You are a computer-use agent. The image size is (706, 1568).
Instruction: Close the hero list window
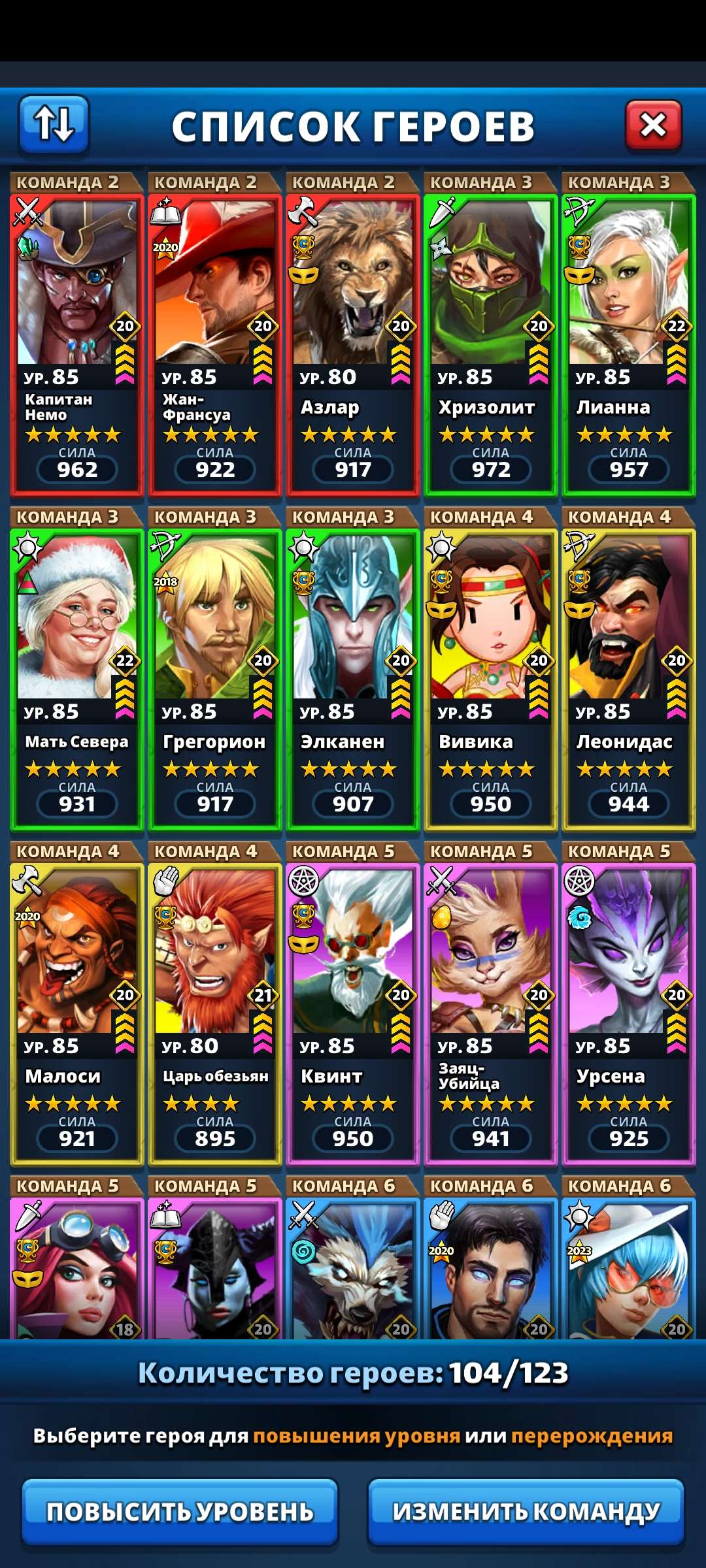point(653,125)
